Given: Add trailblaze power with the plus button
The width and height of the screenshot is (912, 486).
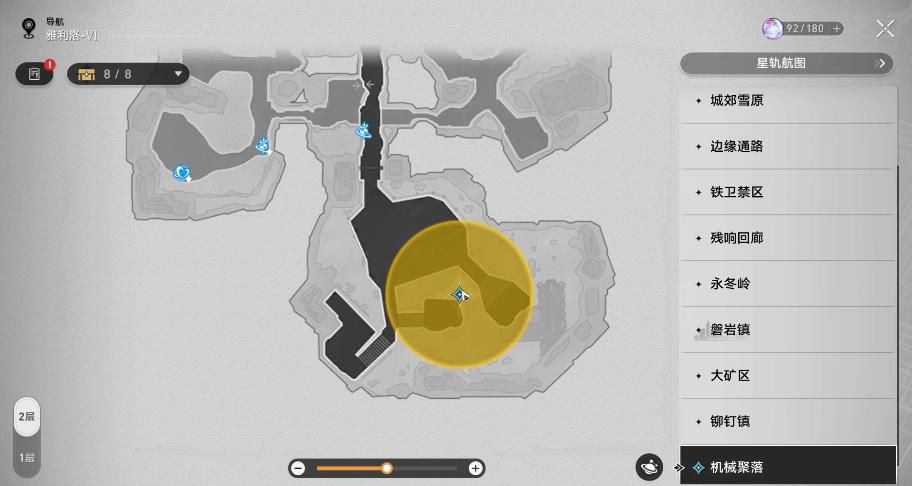Looking at the screenshot, I should click(x=836, y=29).
